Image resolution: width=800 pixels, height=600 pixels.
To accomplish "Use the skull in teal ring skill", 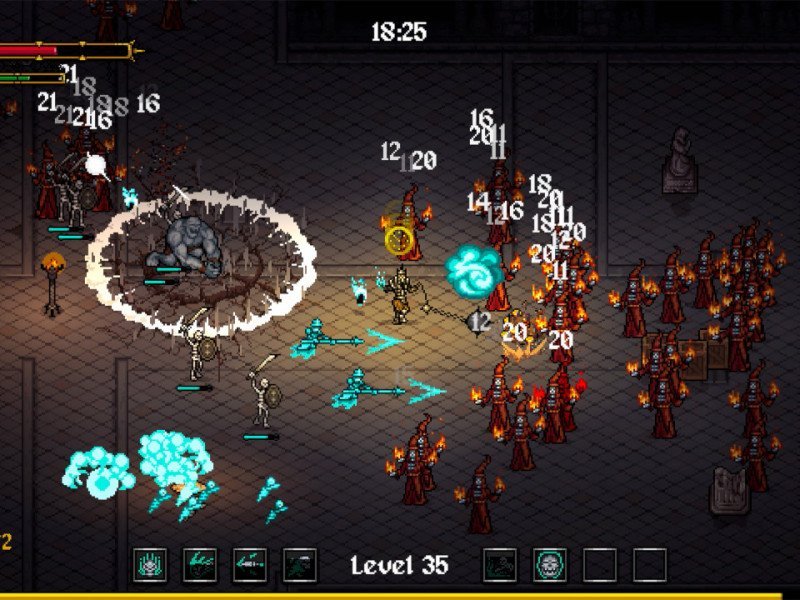I will click(x=550, y=565).
